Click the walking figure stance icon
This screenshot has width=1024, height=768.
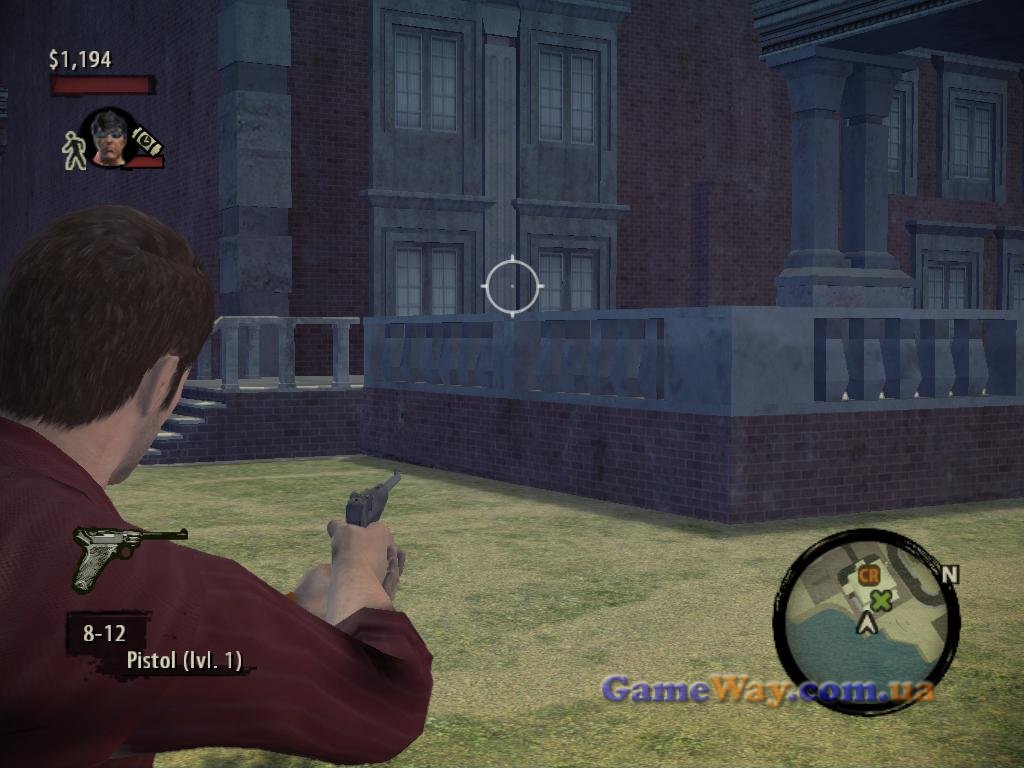click(x=73, y=150)
